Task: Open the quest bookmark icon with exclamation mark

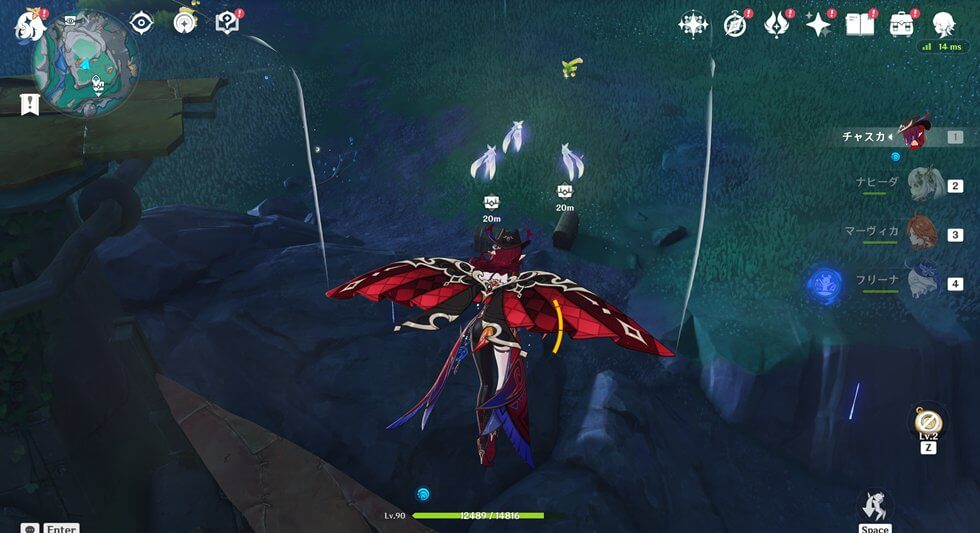Action: click(30, 103)
